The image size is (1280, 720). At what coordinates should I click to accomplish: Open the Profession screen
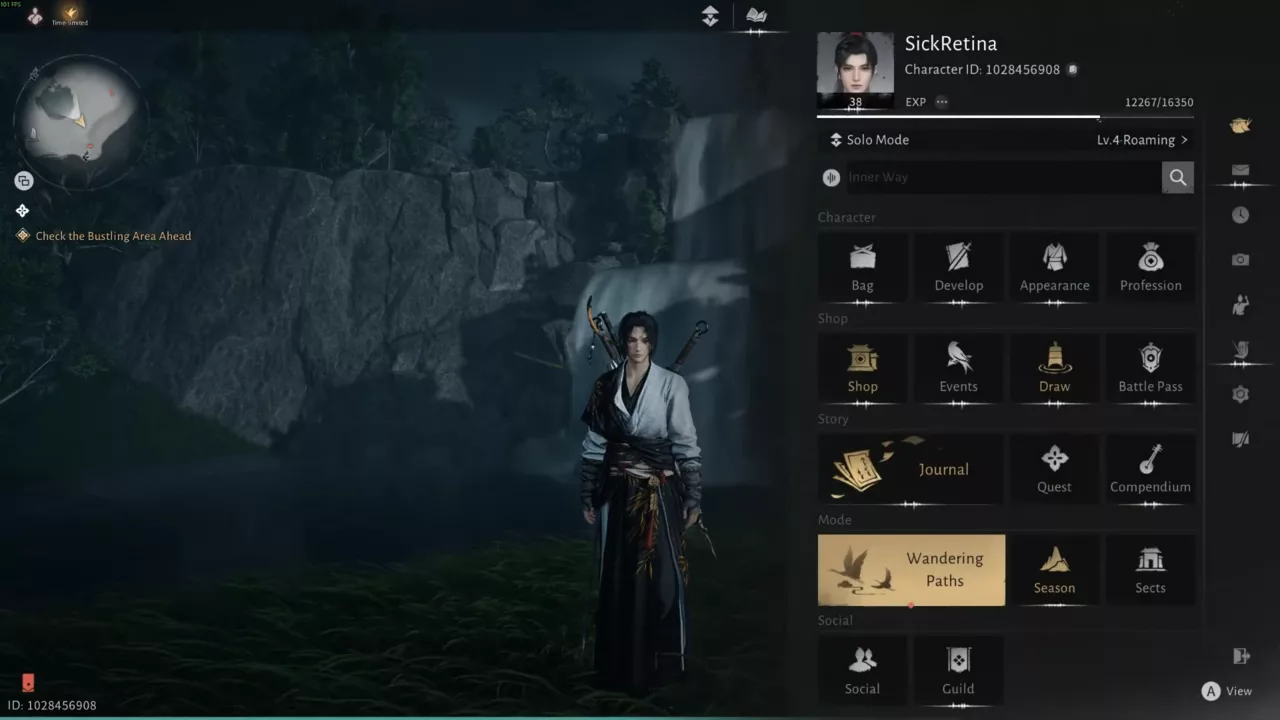[1150, 266]
